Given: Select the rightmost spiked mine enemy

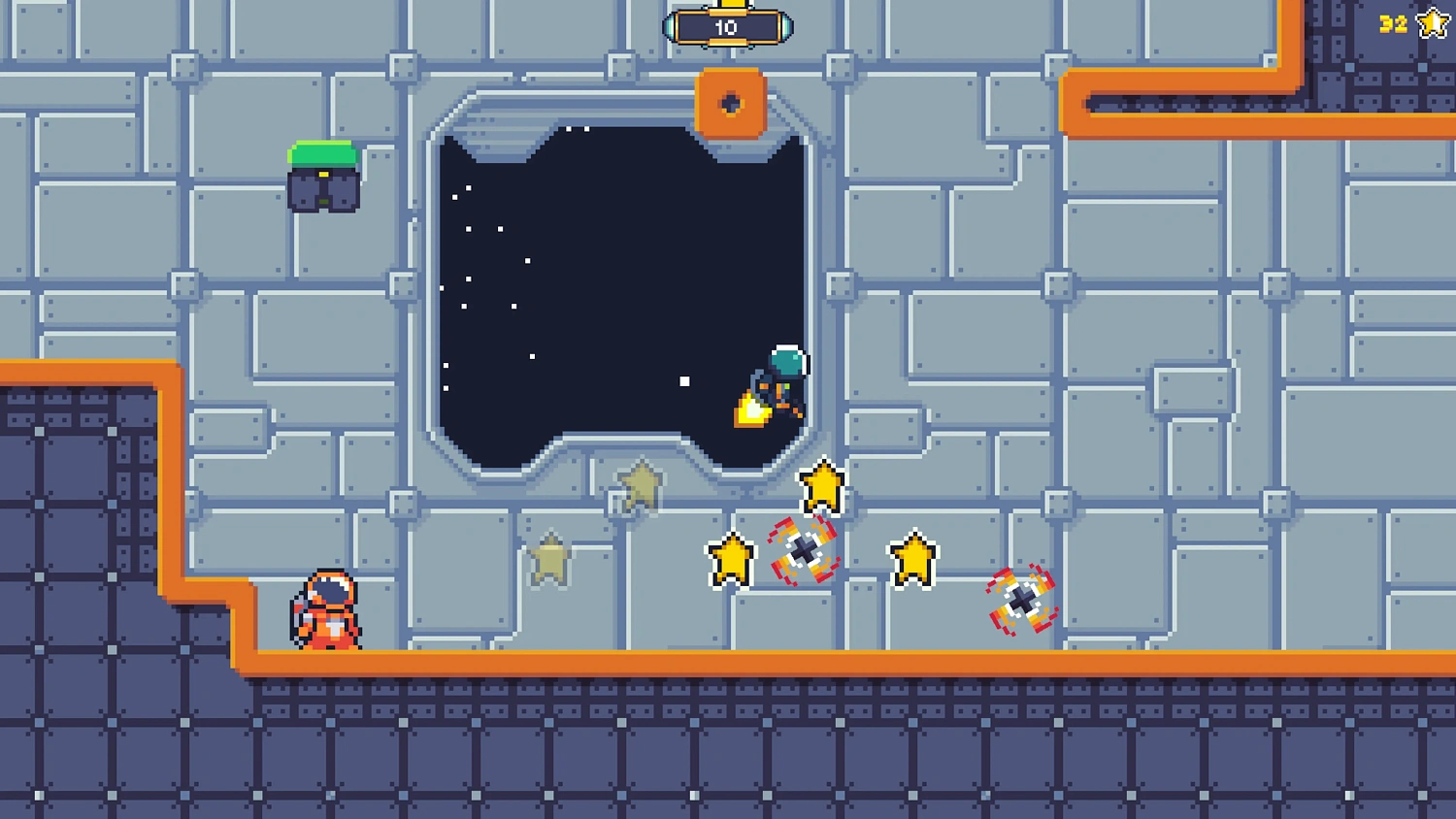Looking at the screenshot, I should tap(1022, 599).
